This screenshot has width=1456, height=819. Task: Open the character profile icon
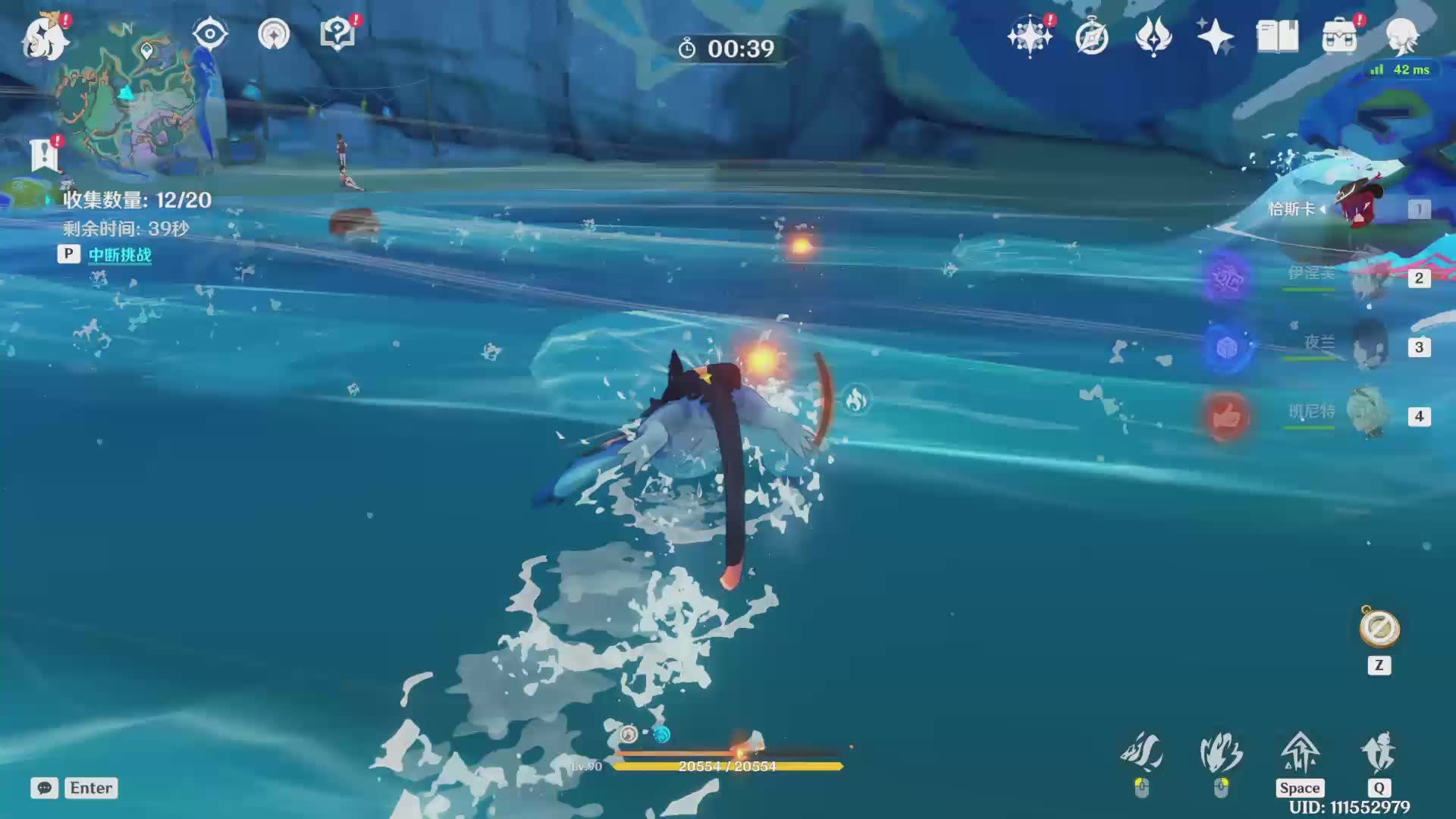pyautogui.click(x=1401, y=36)
